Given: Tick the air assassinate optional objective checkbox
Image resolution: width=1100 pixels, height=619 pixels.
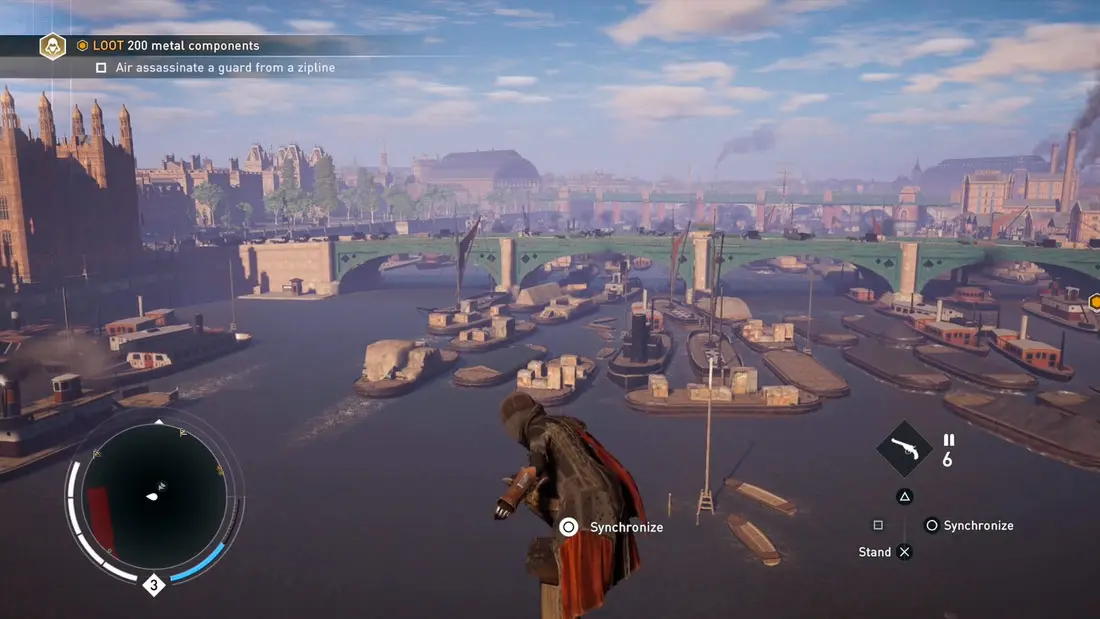Looking at the screenshot, I should [x=101, y=68].
